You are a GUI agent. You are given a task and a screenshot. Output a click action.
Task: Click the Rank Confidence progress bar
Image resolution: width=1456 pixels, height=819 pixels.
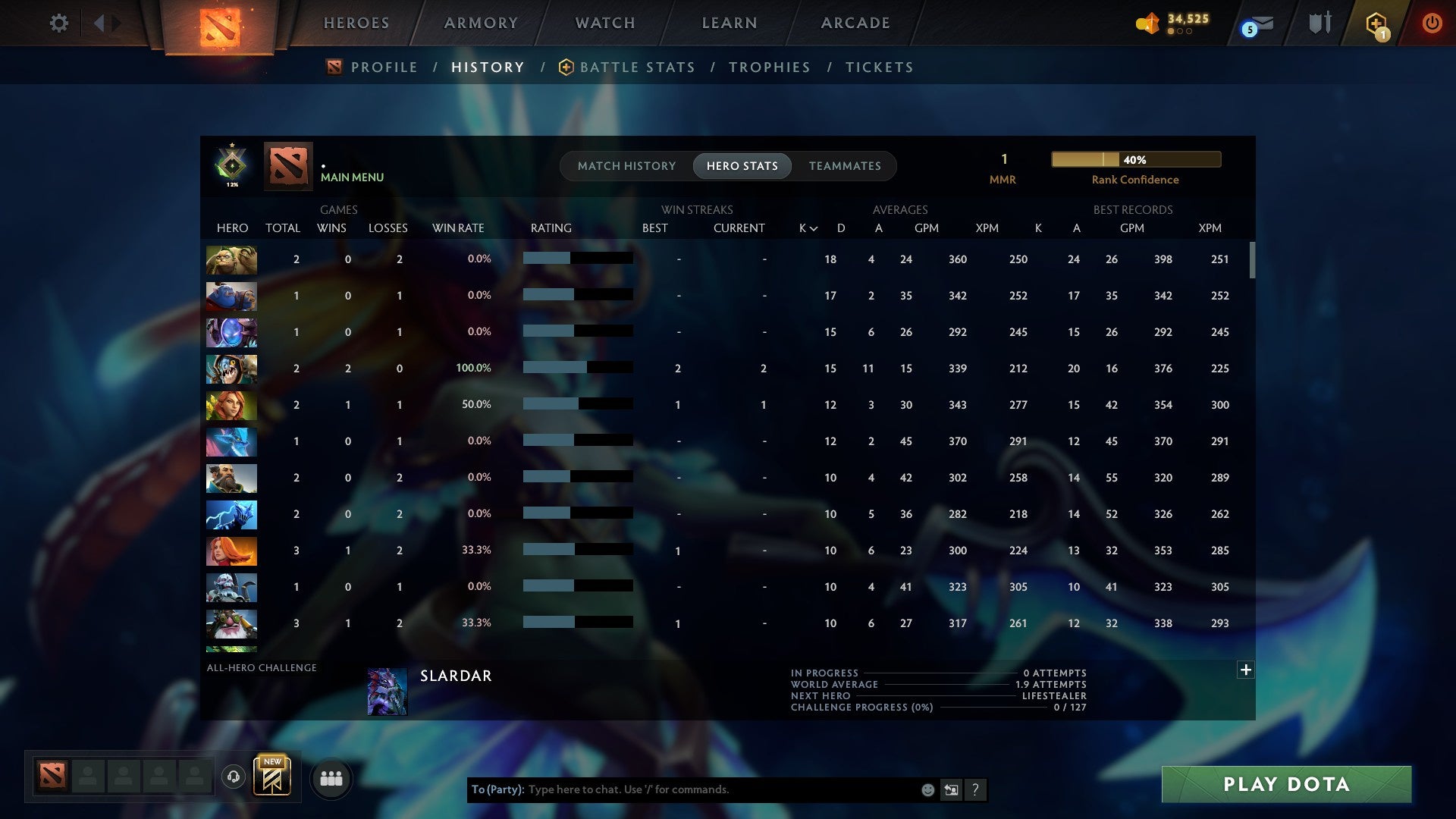click(1135, 159)
